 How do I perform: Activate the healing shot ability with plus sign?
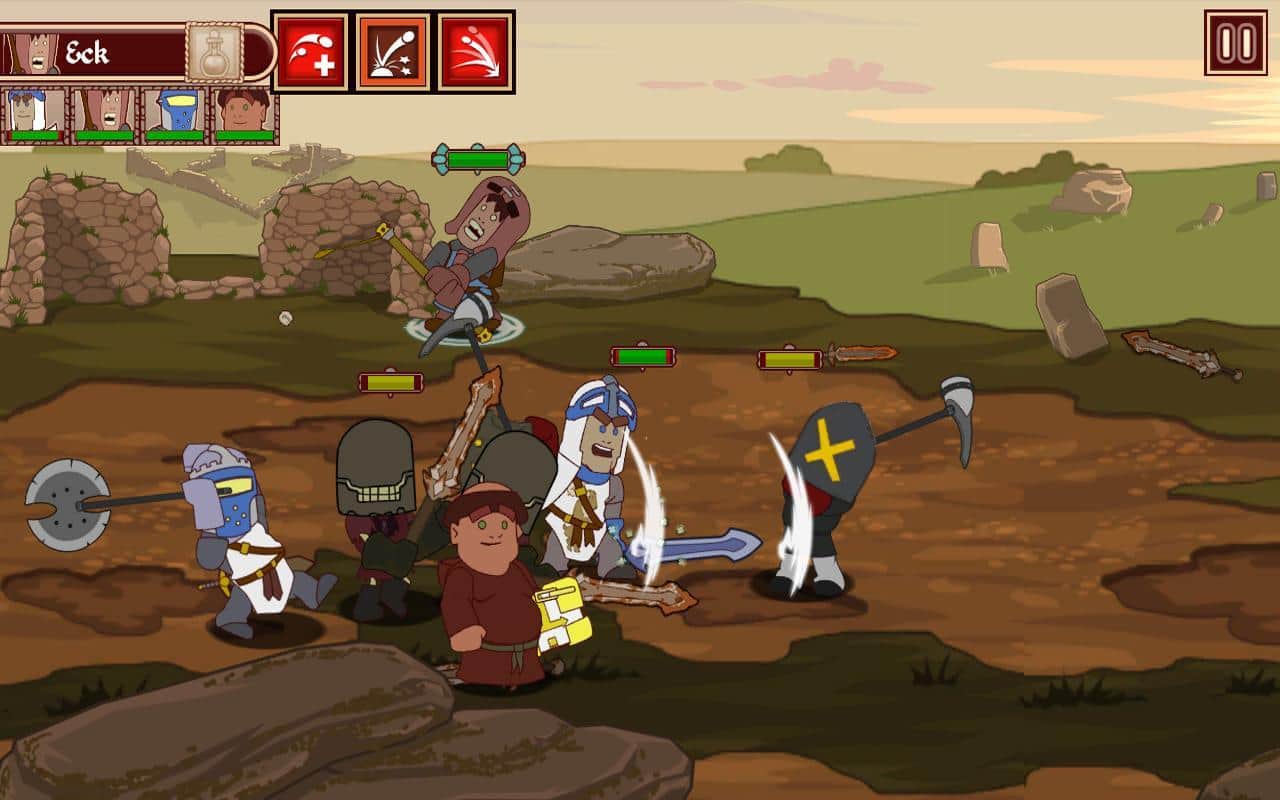click(311, 52)
